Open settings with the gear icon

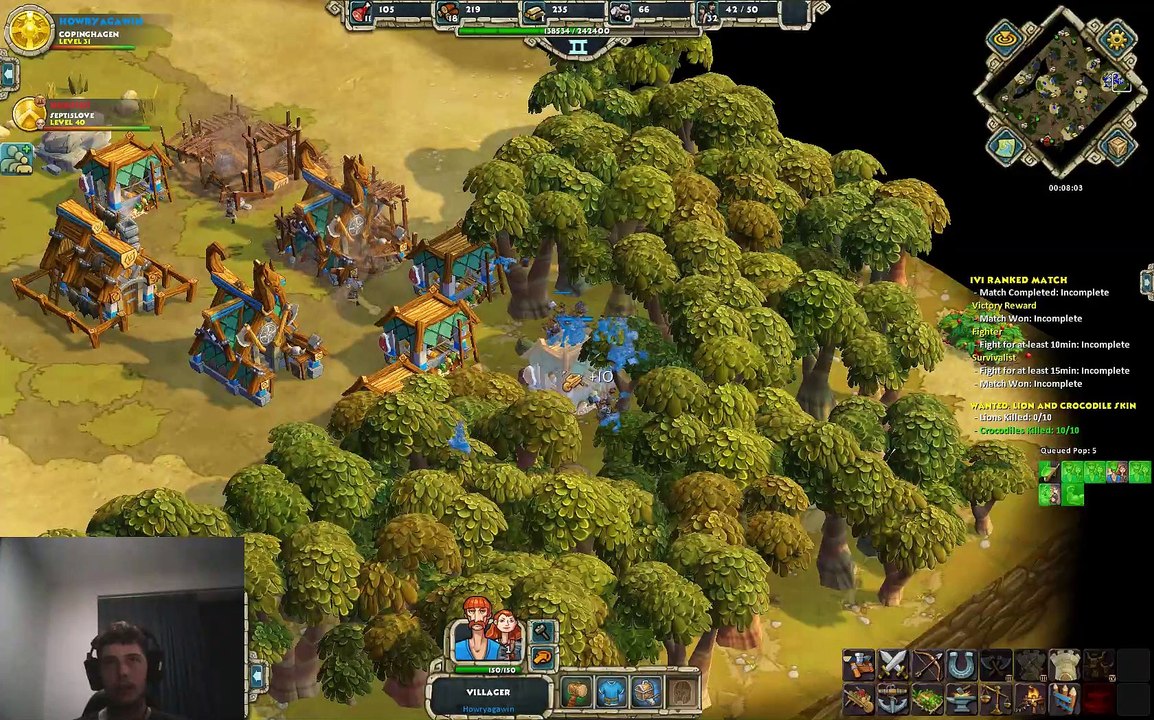coord(1116,39)
